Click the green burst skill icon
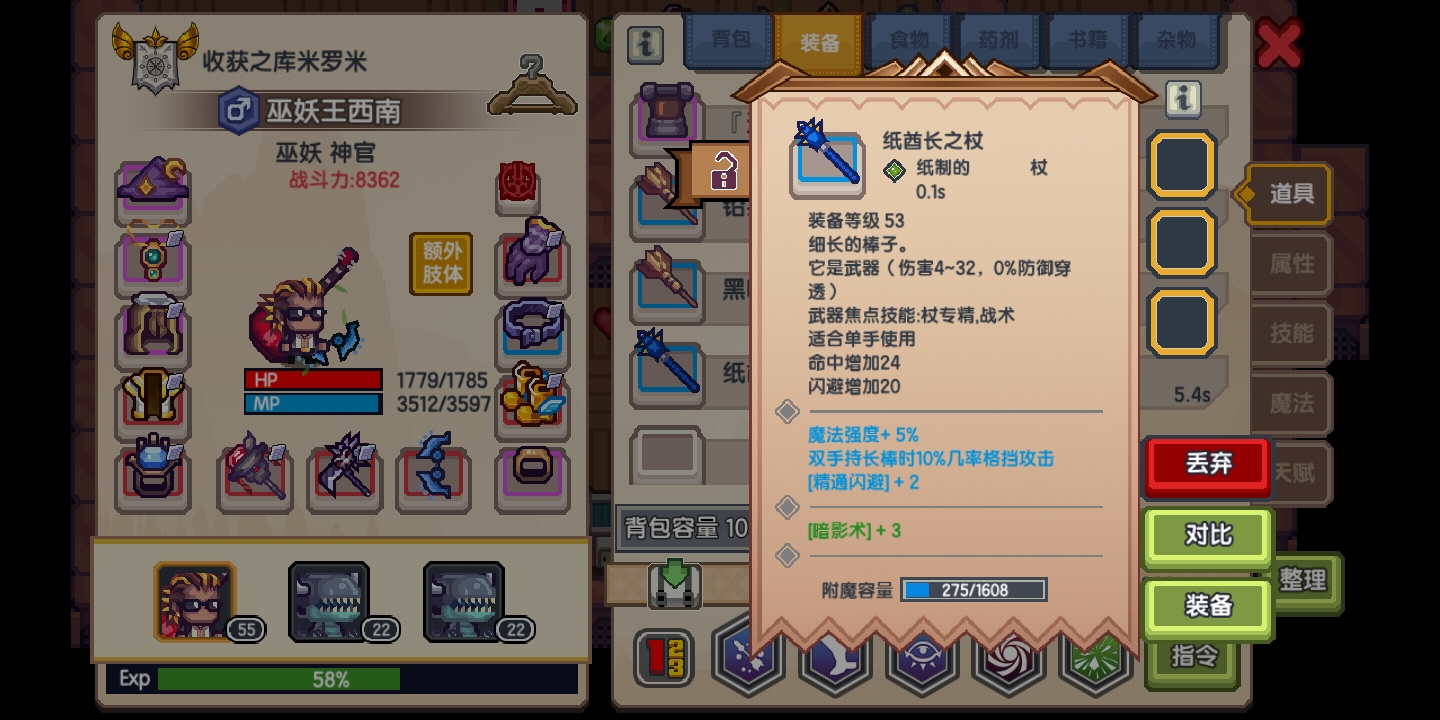This screenshot has height=720, width=1440. 1096,658
